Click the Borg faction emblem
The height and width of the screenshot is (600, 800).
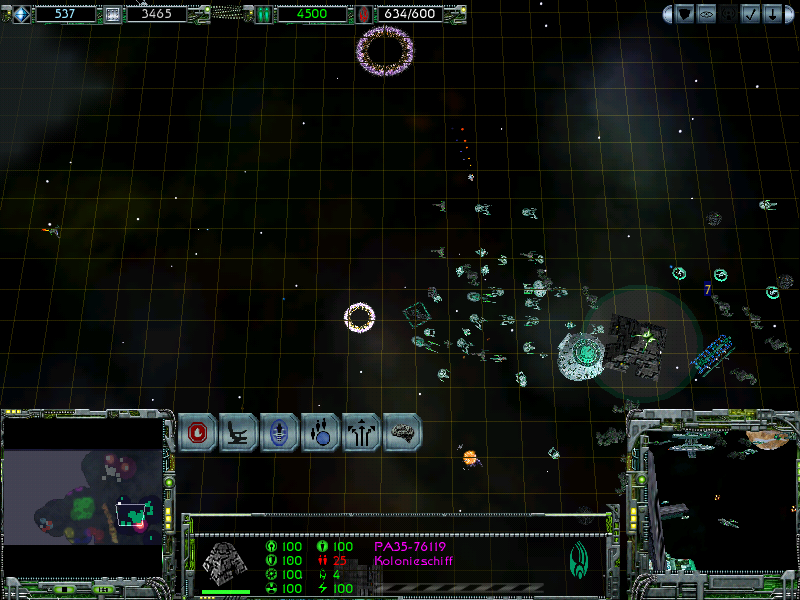pyautogui.click(x=579, y=558)
